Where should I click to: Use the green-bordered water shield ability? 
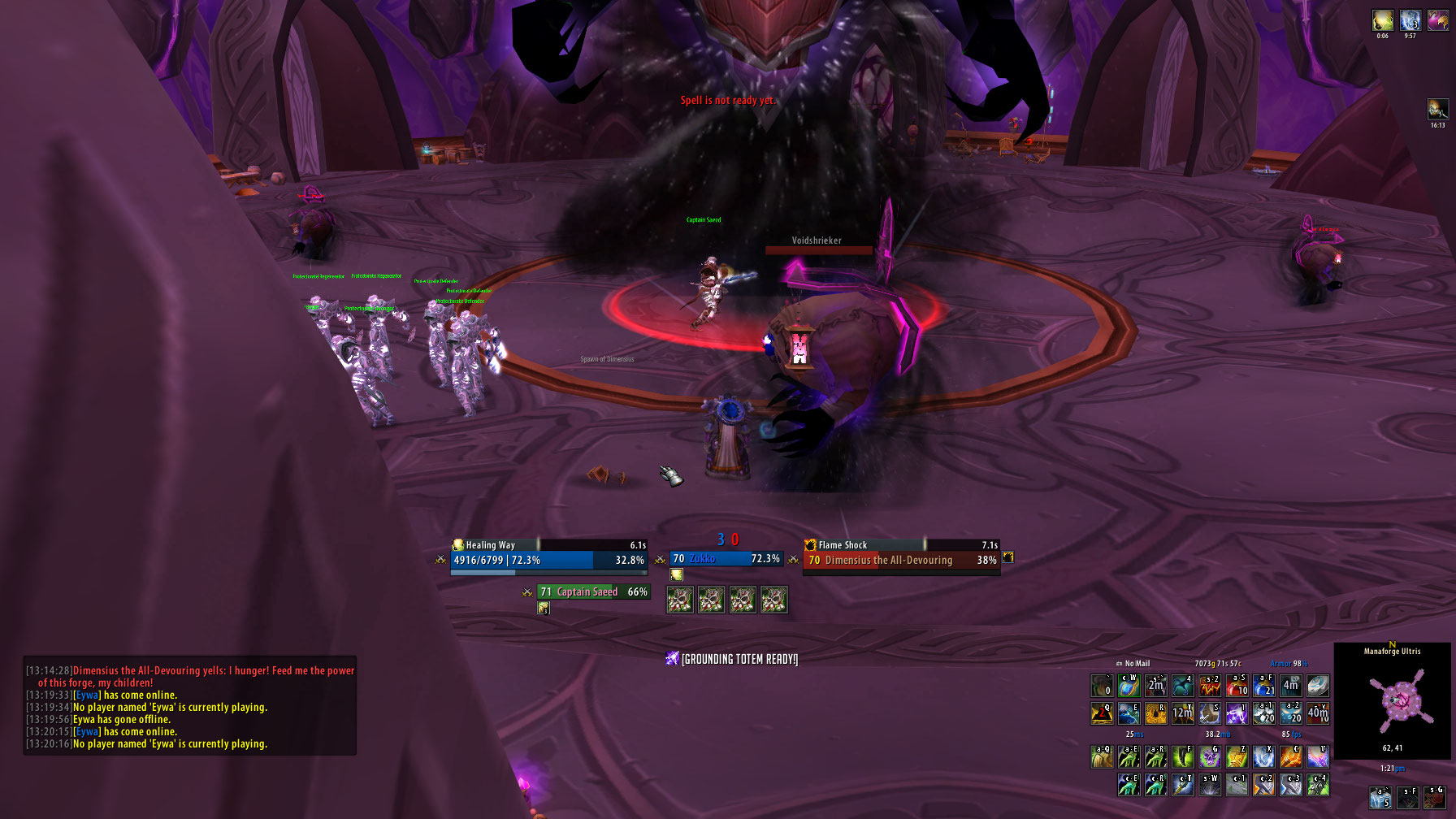coord(1129,686)
